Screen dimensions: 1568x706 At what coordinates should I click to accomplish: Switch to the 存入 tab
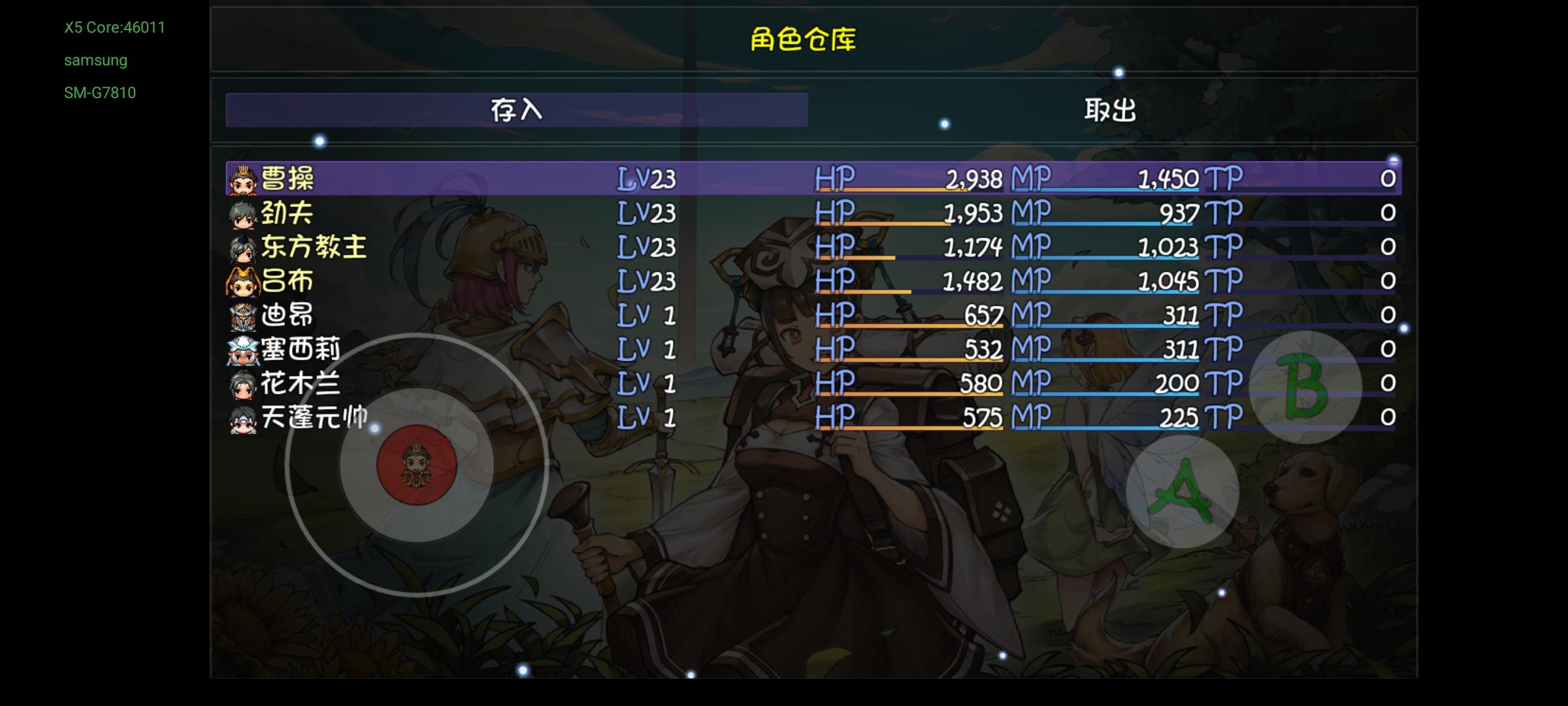[x=516, y=110]
